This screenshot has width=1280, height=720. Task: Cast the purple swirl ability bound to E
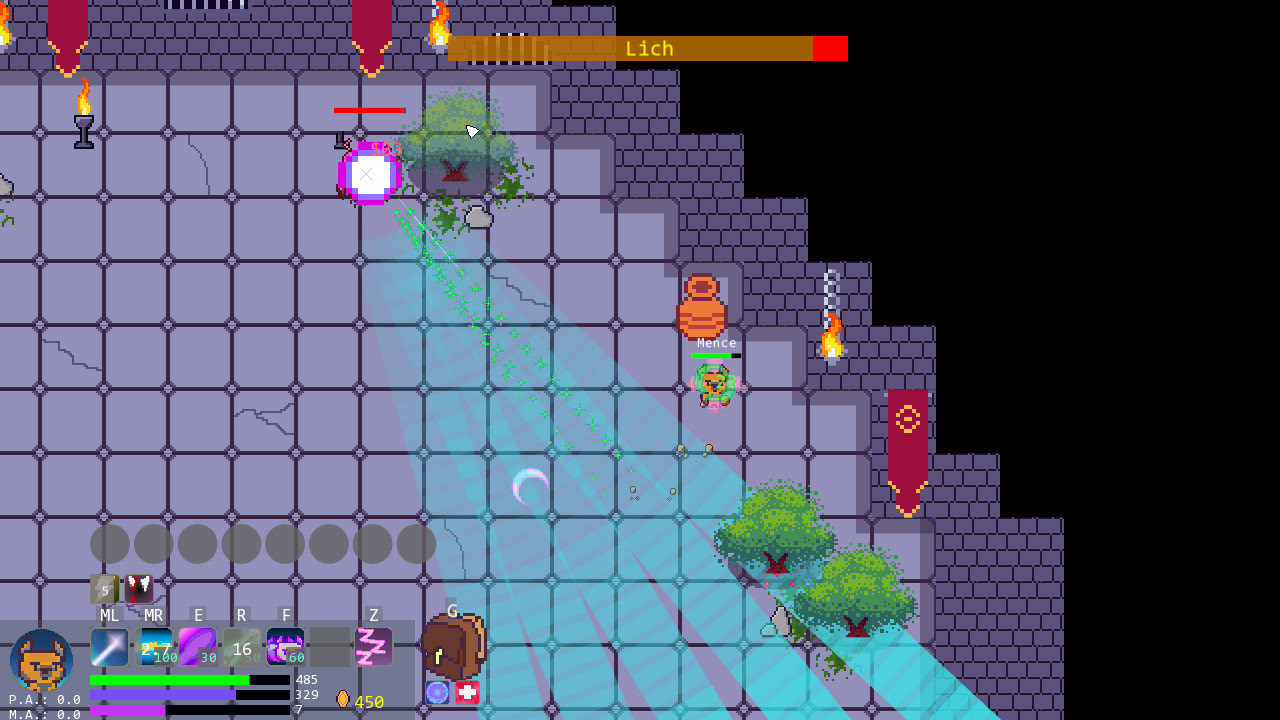pos(196,647)
